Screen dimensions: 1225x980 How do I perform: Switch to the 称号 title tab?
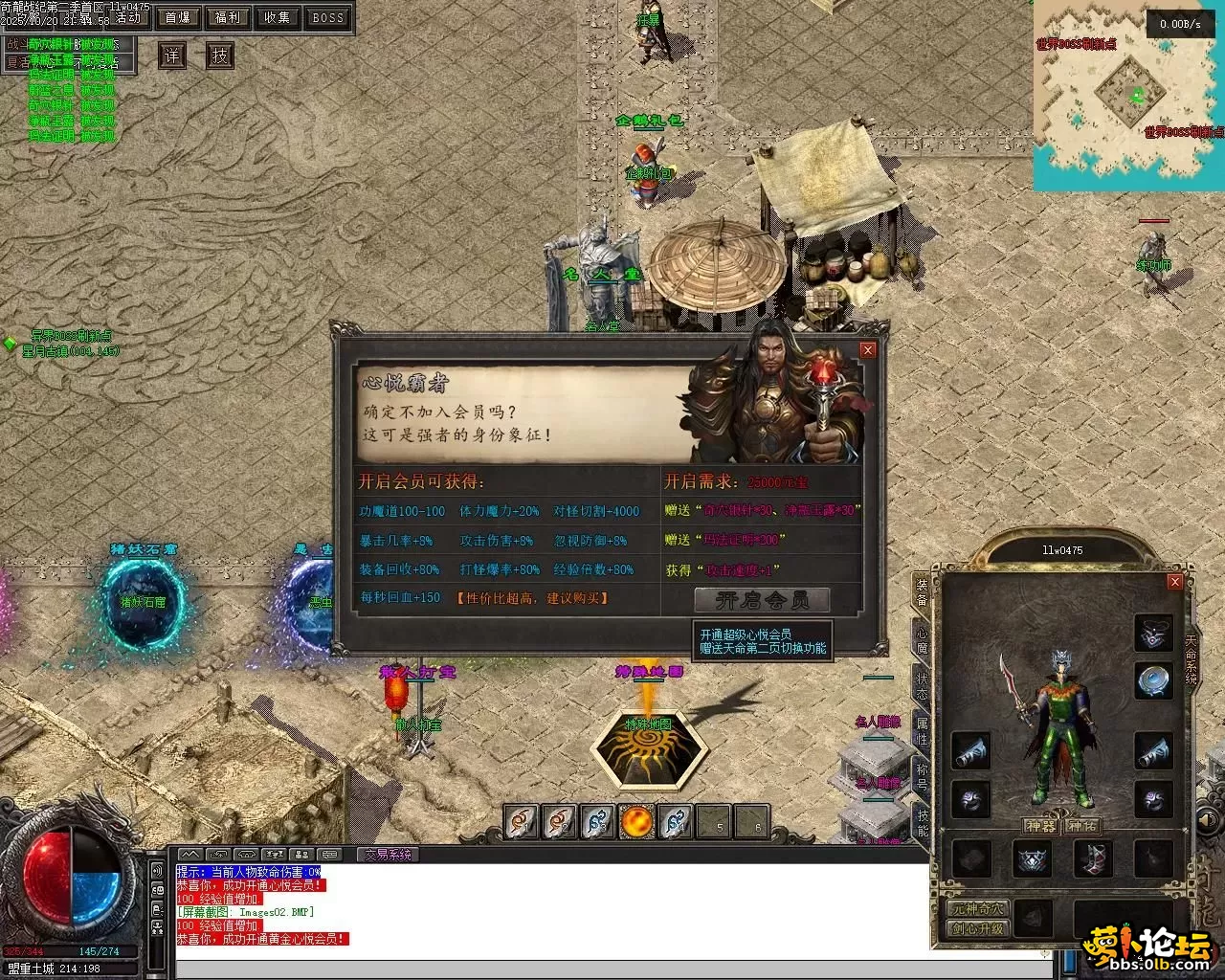922,773
